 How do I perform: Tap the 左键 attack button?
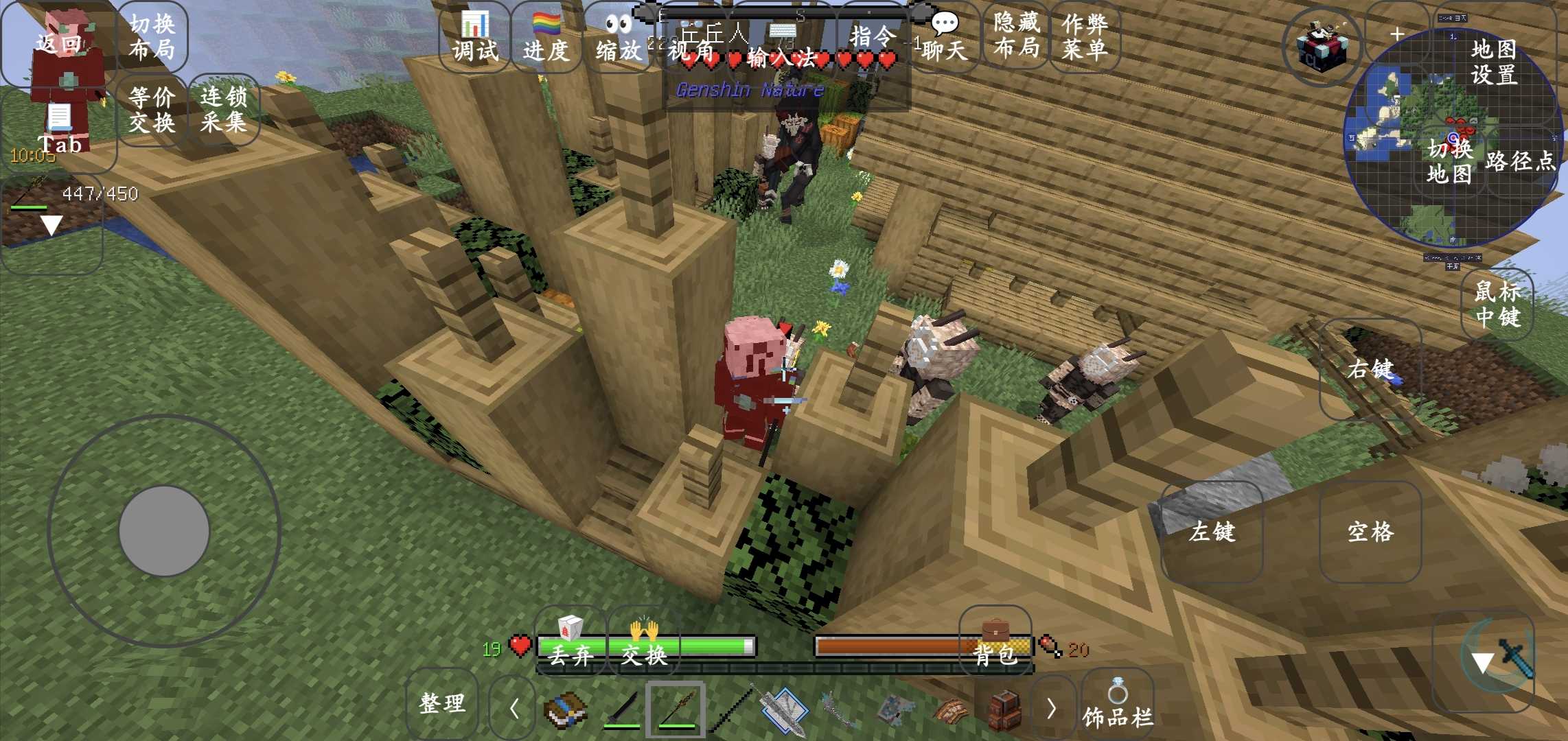pos(1212,532)
